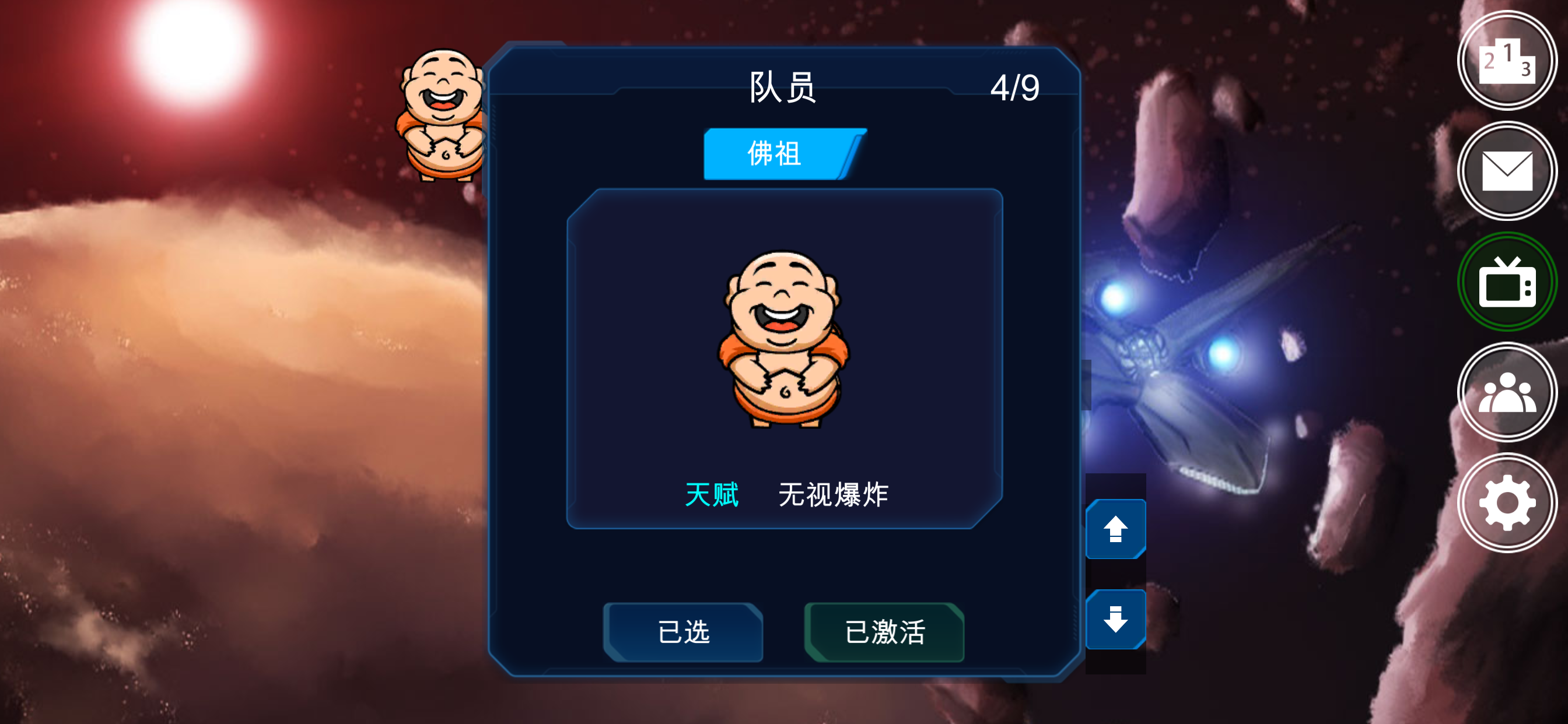Click the up arrow to view previous member
The height and width of the screenshot is (724, 1568).
click(x=1116, y=528)
